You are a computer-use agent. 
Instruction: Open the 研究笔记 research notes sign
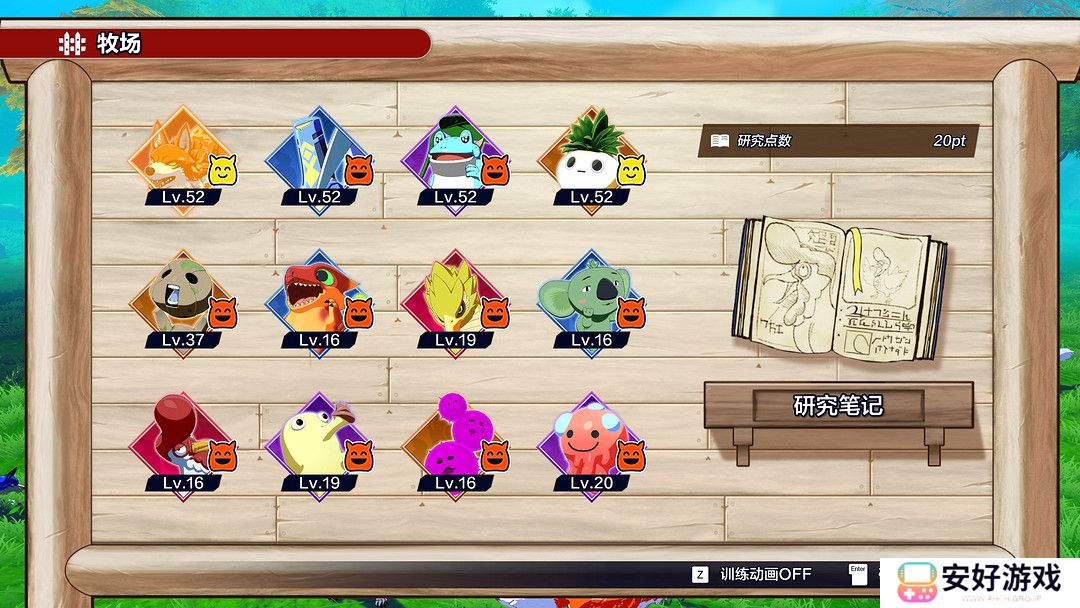tap(838, 406)
